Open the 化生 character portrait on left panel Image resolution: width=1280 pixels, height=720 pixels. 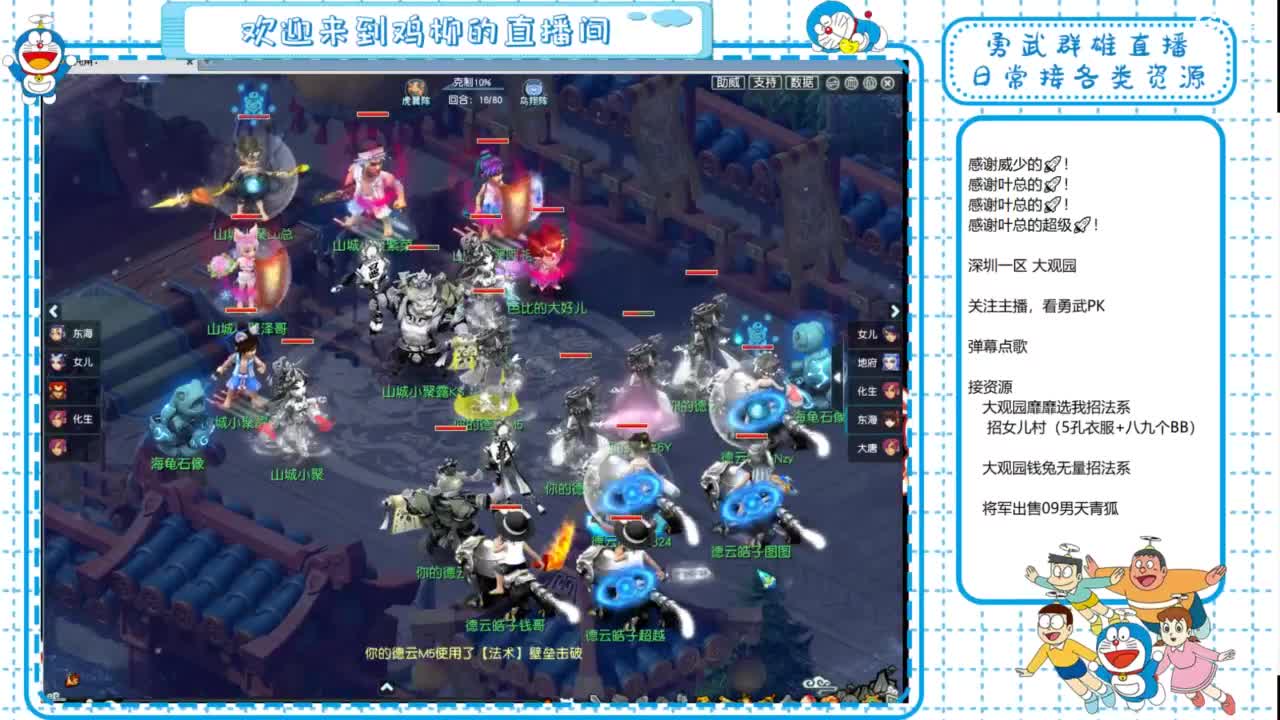click(x=56, y=420)
